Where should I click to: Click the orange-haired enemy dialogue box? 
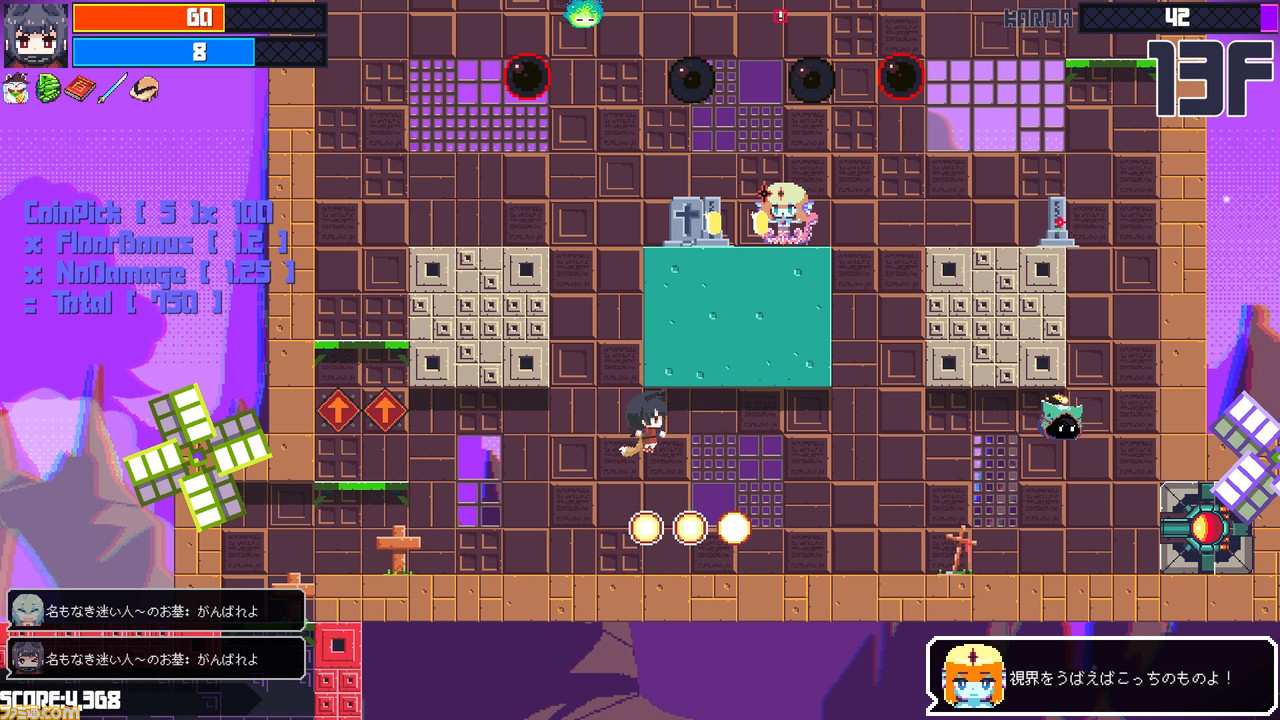pos(1101,677)
